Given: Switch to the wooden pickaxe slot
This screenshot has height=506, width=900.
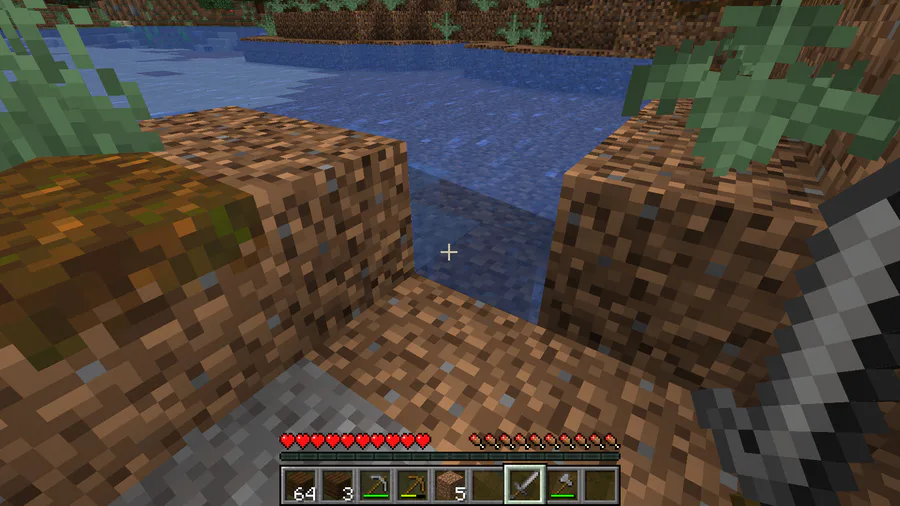Looking at the screenshot, I should coord(412,485).
